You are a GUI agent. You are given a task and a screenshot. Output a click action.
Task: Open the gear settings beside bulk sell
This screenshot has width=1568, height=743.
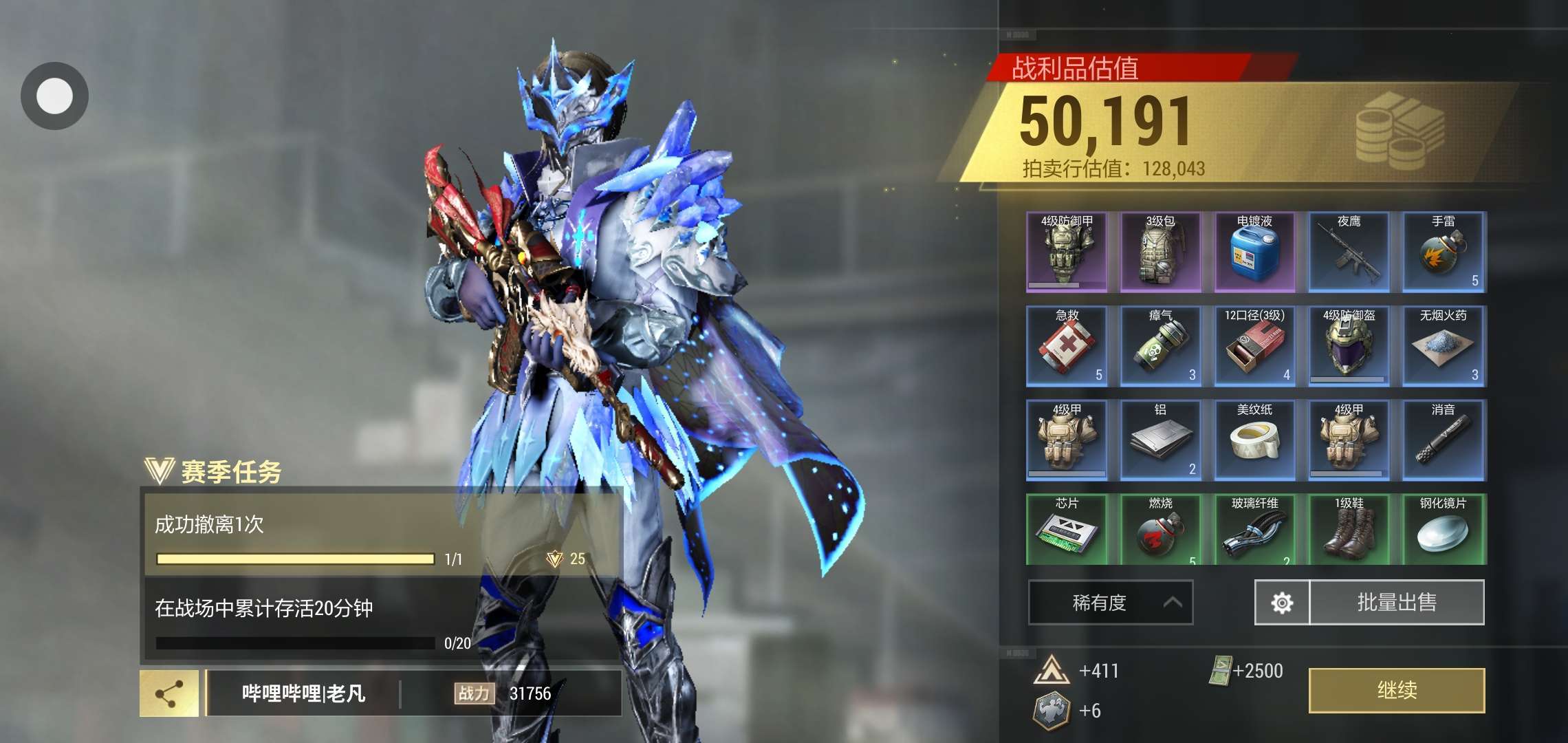(x=1282, y=603)
